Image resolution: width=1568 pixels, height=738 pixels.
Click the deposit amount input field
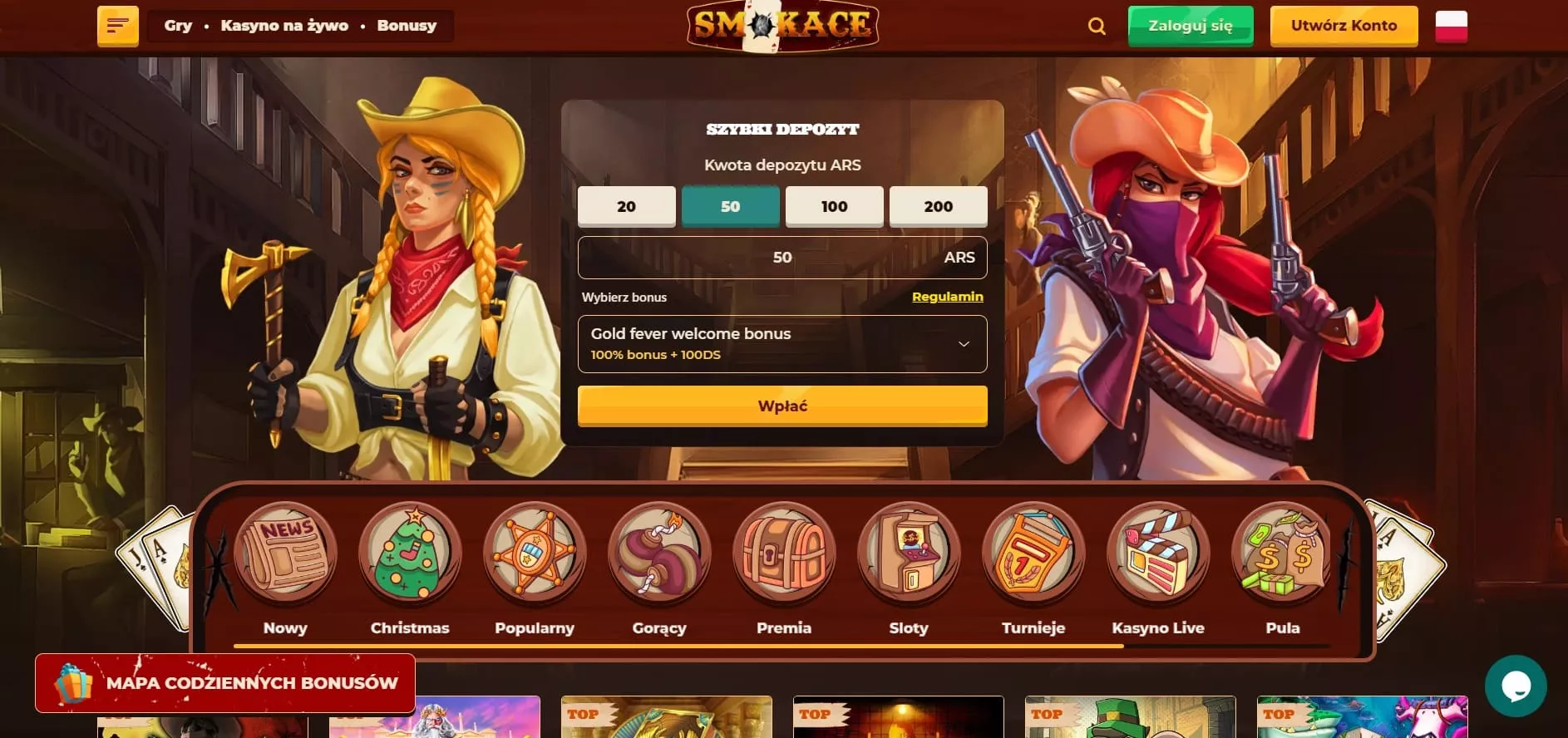click(782, 258)
